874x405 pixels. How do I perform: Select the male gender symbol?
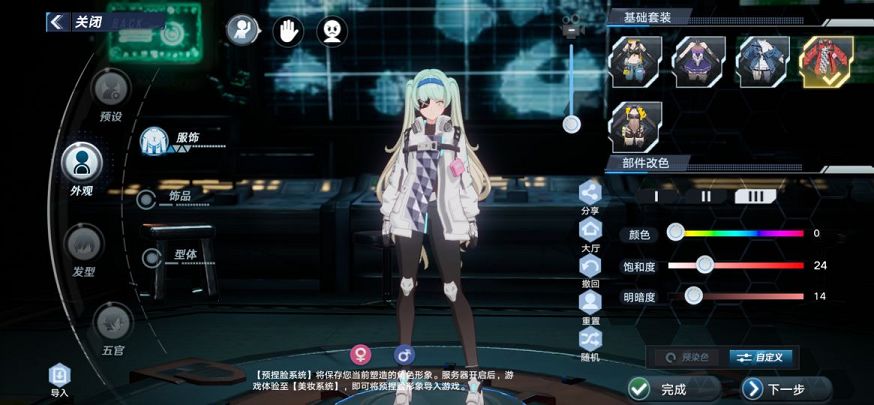[405, 355]
